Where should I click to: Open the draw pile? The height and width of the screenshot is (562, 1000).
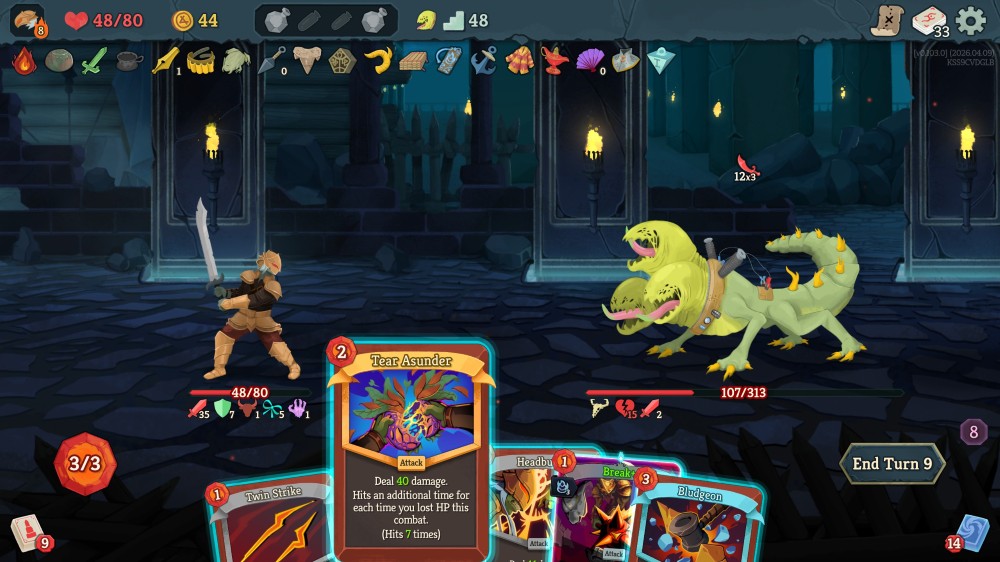pos(28,532)
